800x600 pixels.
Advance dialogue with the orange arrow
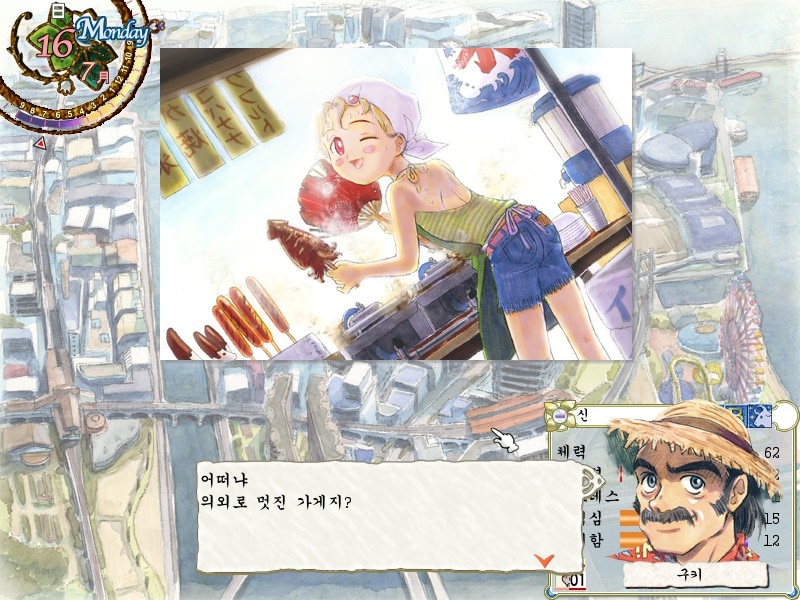pos(544,559)
